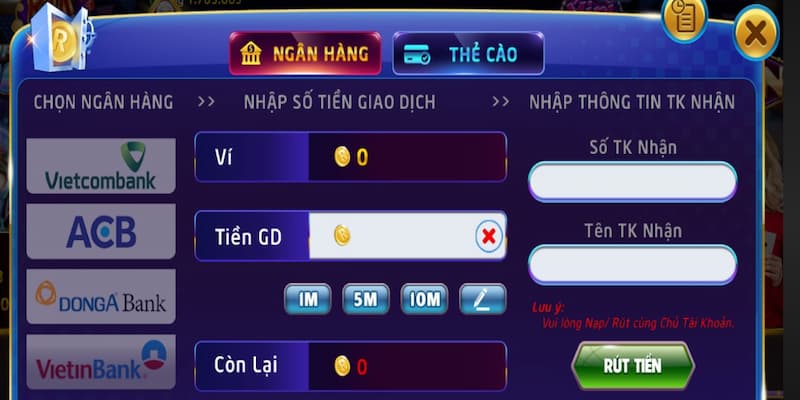The height and width of the screenshot is (400, 800).
Task: Choose the 5M quick amount
Action: coord(365,298)
